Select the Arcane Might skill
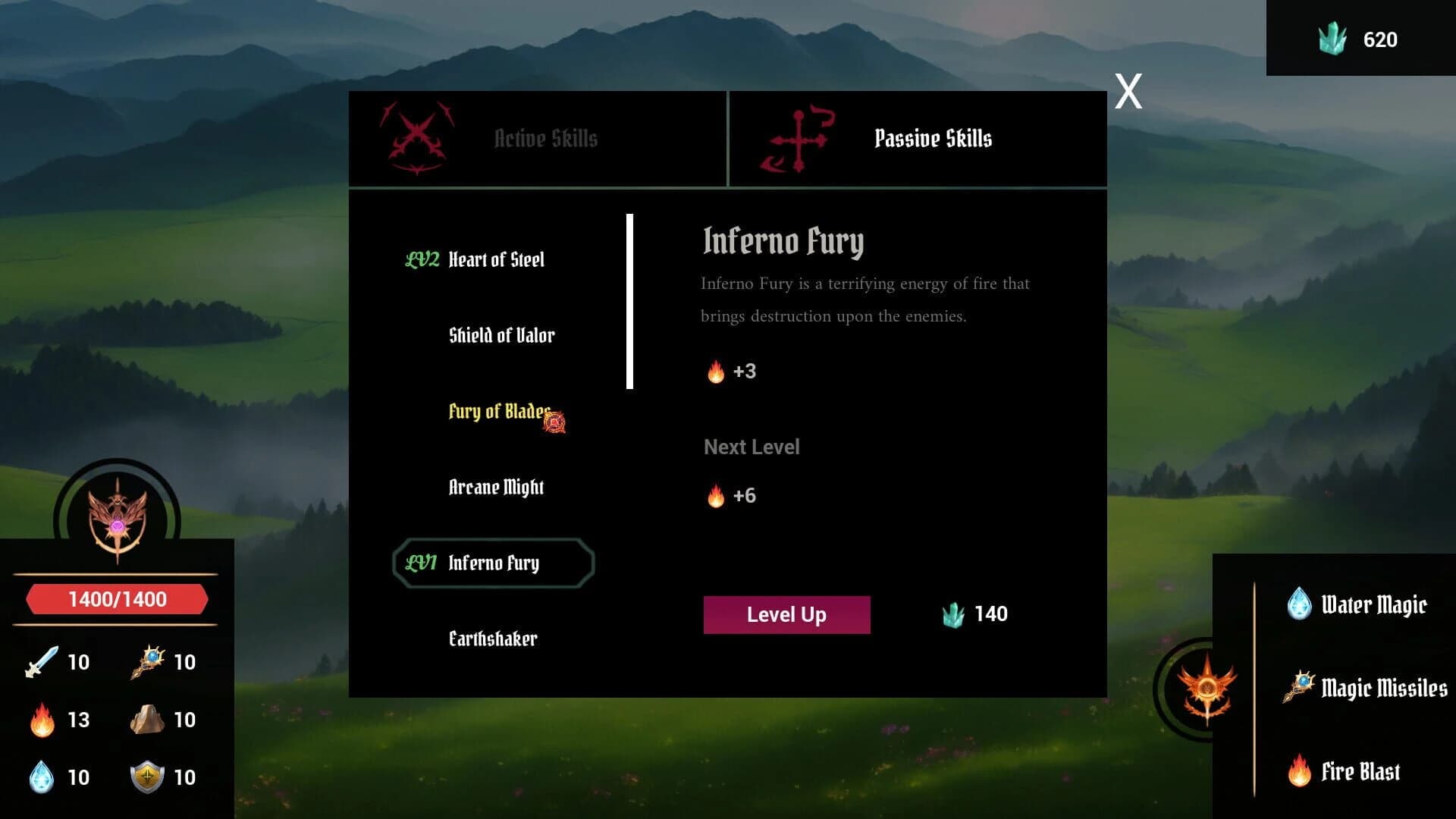The width and height of the screenshot is (1456, 819). [495, 488]
